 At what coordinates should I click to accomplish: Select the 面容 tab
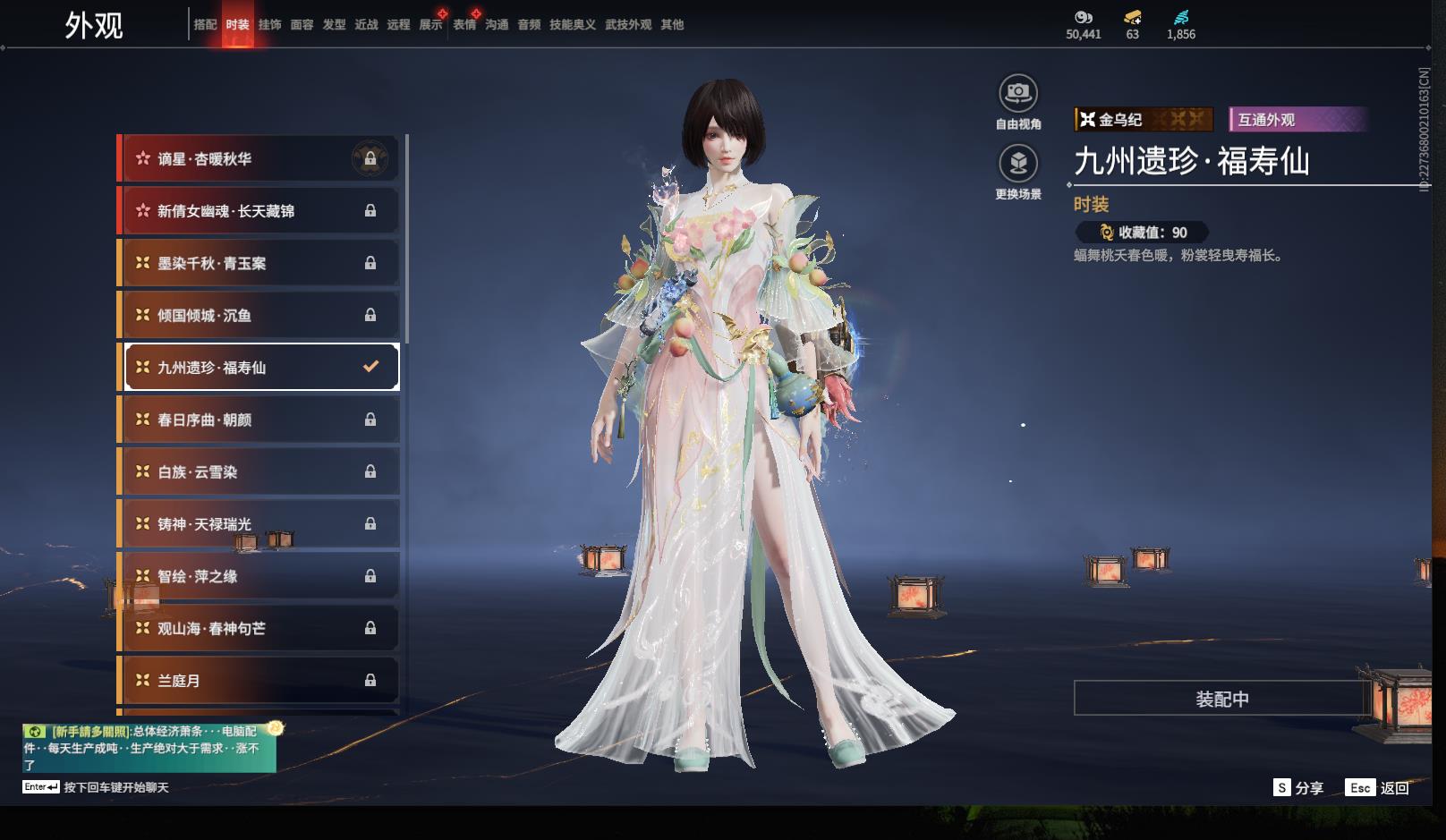coord(302,25)
